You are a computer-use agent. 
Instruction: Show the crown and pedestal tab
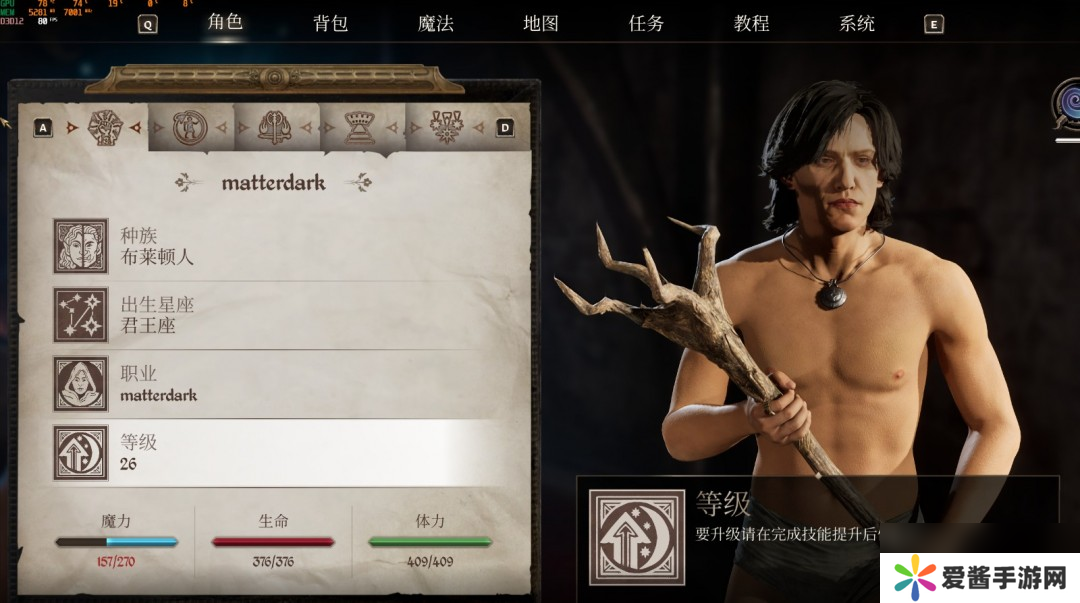coord(359,127)
